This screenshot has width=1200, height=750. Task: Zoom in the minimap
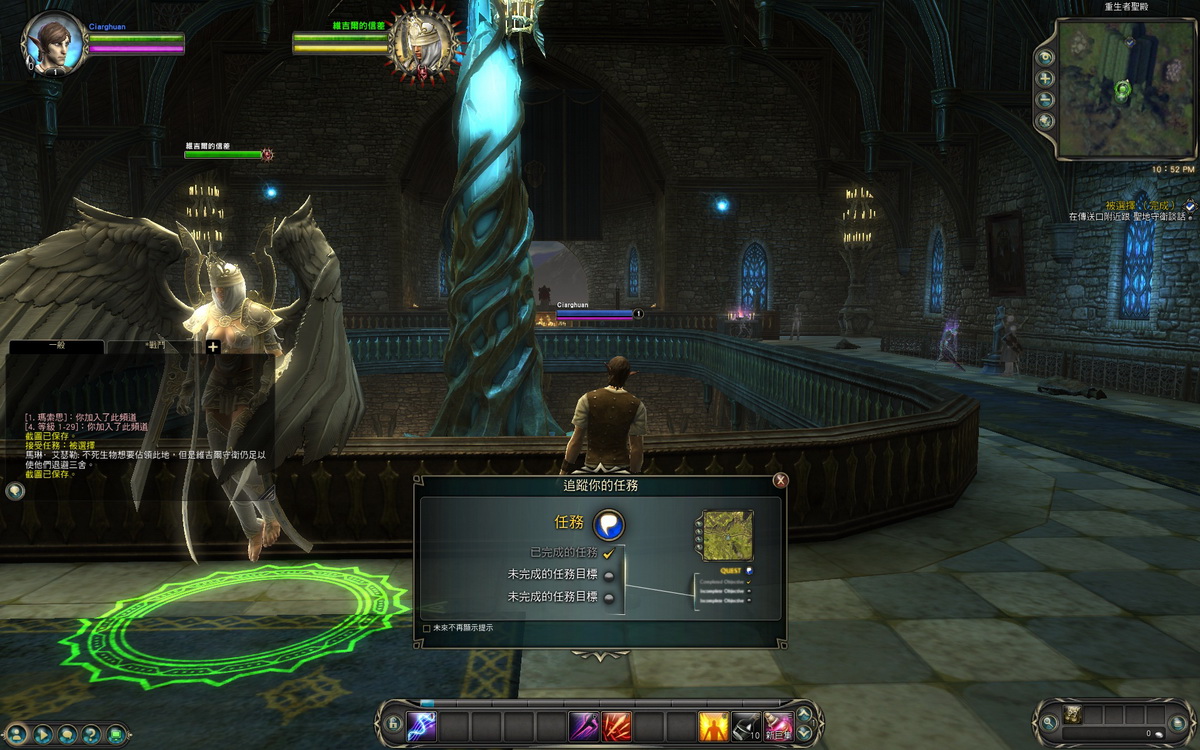1046,79
